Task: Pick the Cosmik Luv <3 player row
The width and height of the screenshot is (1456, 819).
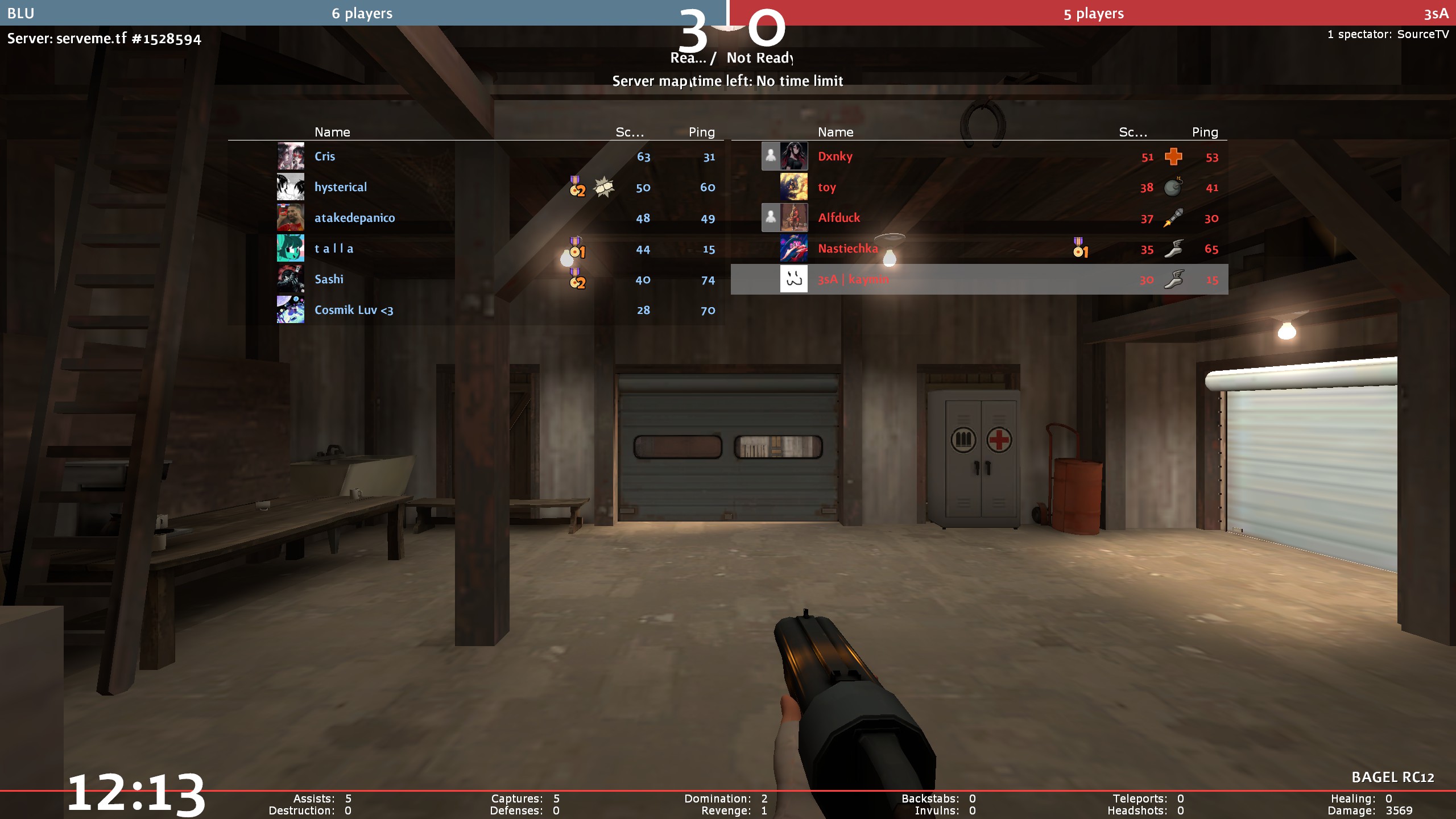Action: 354,310
